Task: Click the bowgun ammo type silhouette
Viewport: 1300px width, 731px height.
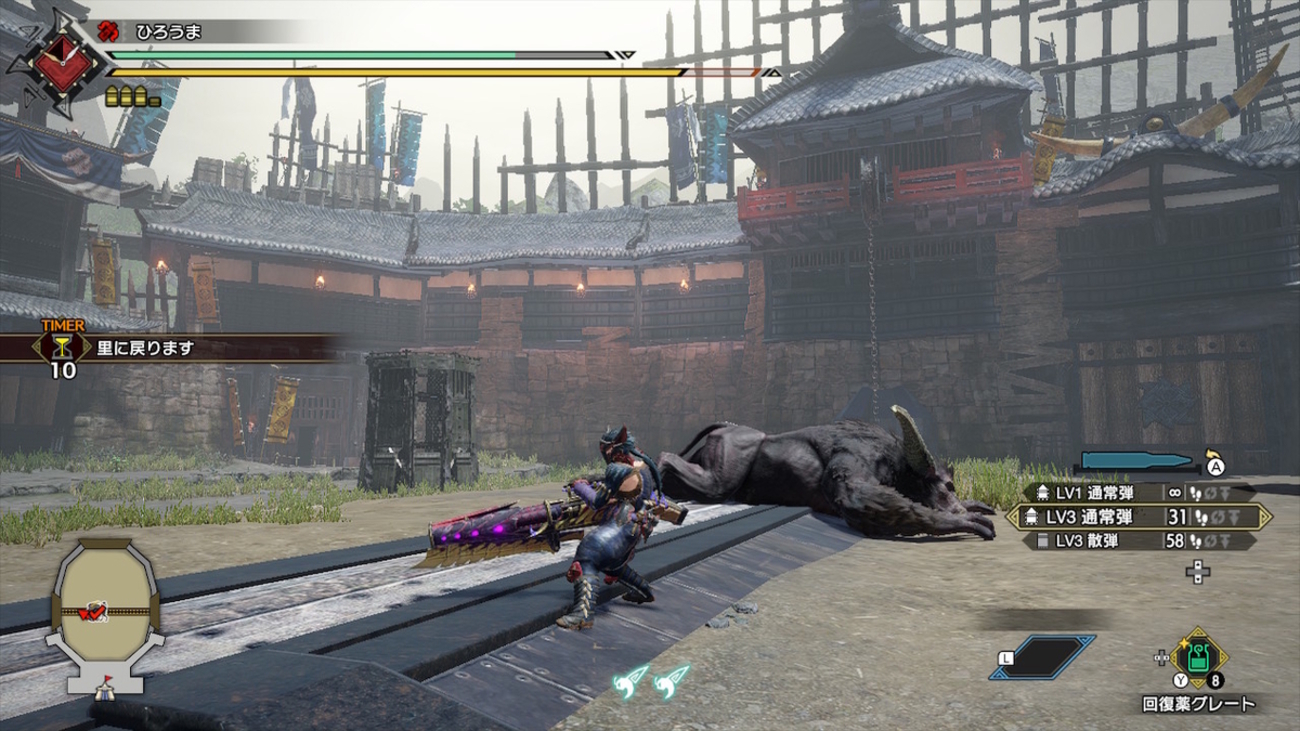Action: pyautogui.click(x=1138, y=462)
